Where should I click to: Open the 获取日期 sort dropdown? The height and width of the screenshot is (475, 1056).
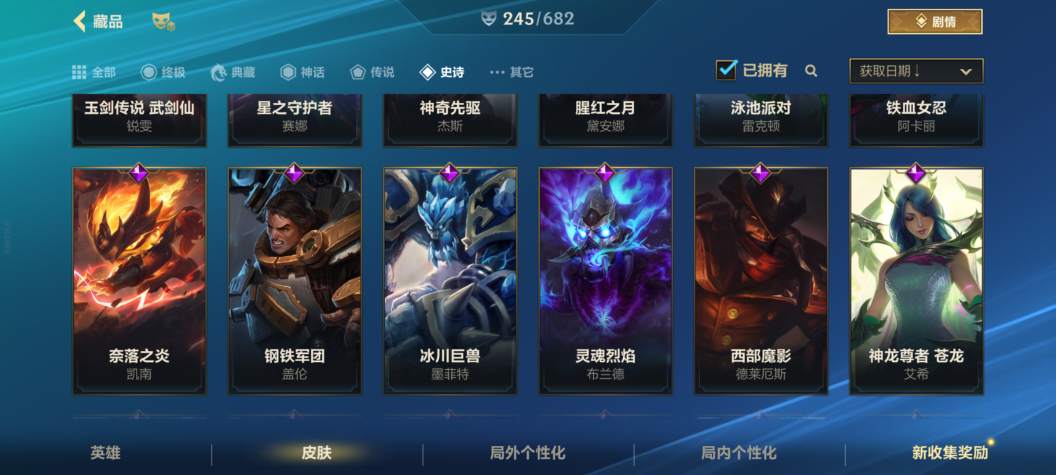click(x=915, y=71)
